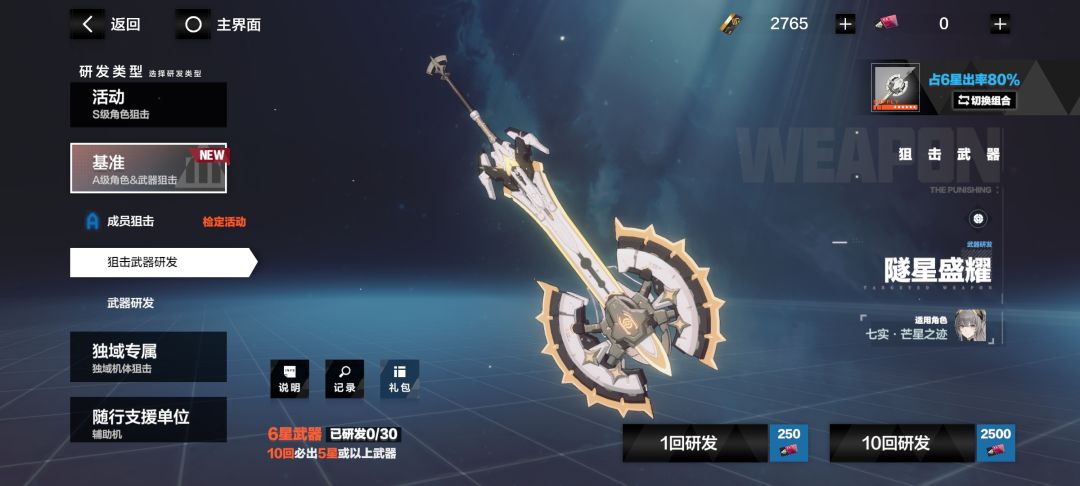
Task: Open the 随行支援单位 category
Action: [148, 419]
